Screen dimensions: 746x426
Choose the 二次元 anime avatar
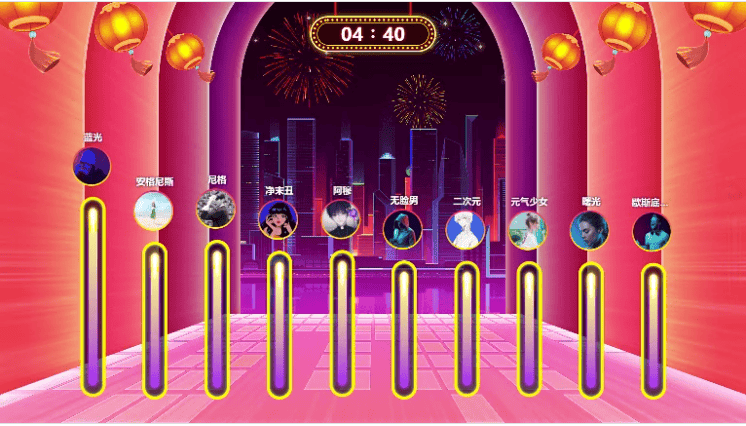(x=465, y=230)
